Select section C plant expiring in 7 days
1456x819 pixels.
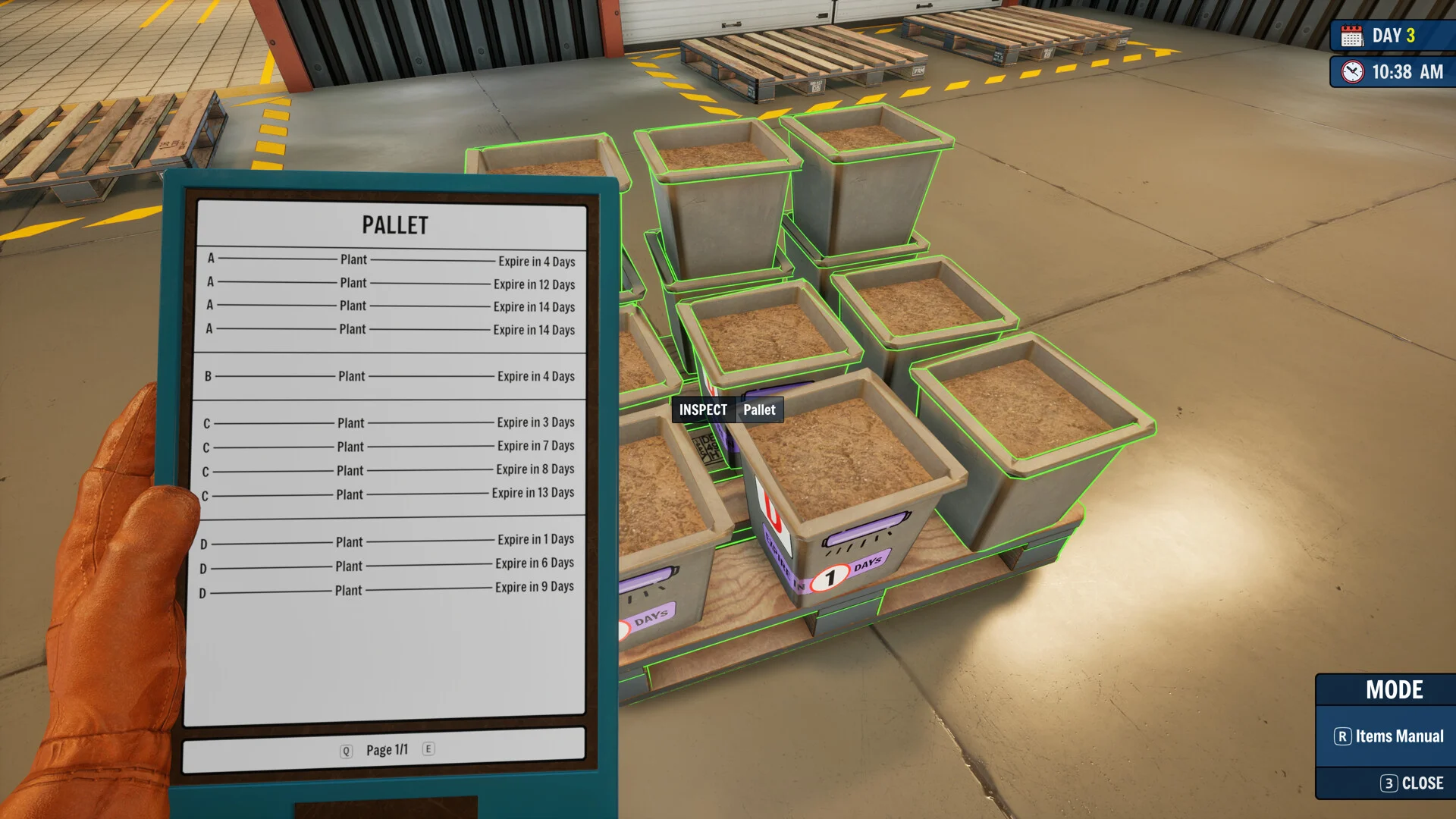click(x=389, y=447)
